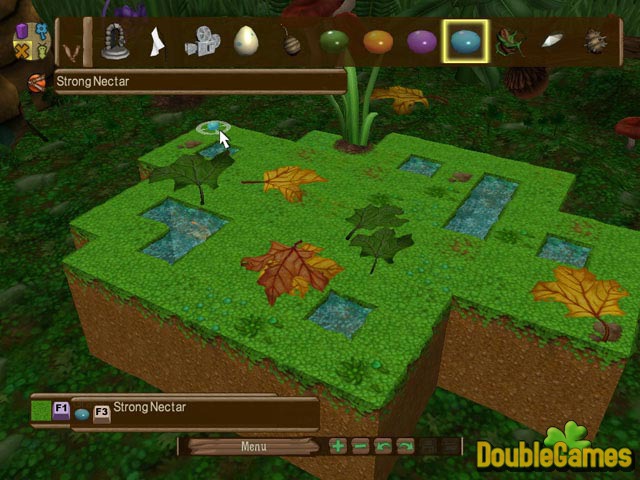640x480 pixels.
Task: Select the green grass tile slot
Action: [x=42, y=410]
